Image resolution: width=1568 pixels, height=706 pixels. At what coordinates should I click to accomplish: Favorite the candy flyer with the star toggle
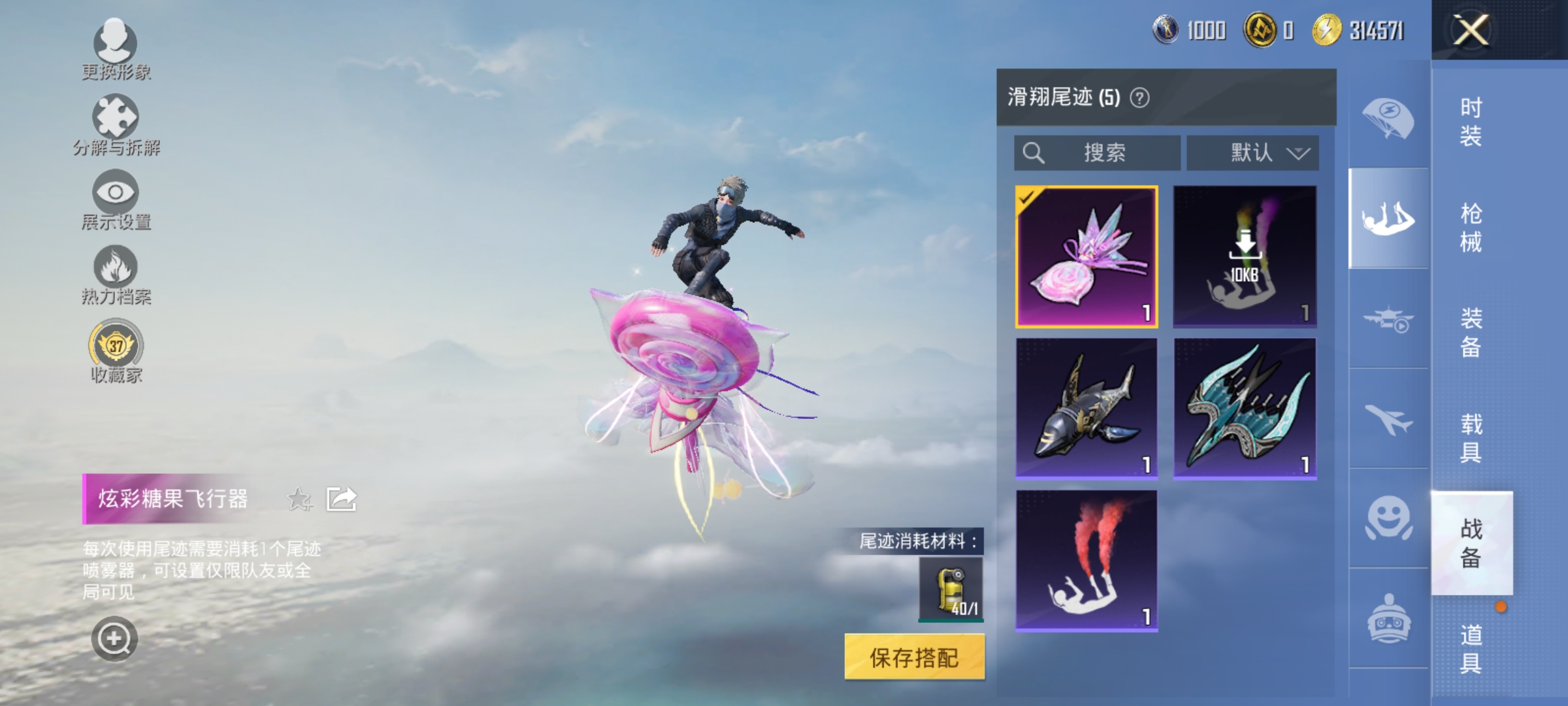pos(299,497)
